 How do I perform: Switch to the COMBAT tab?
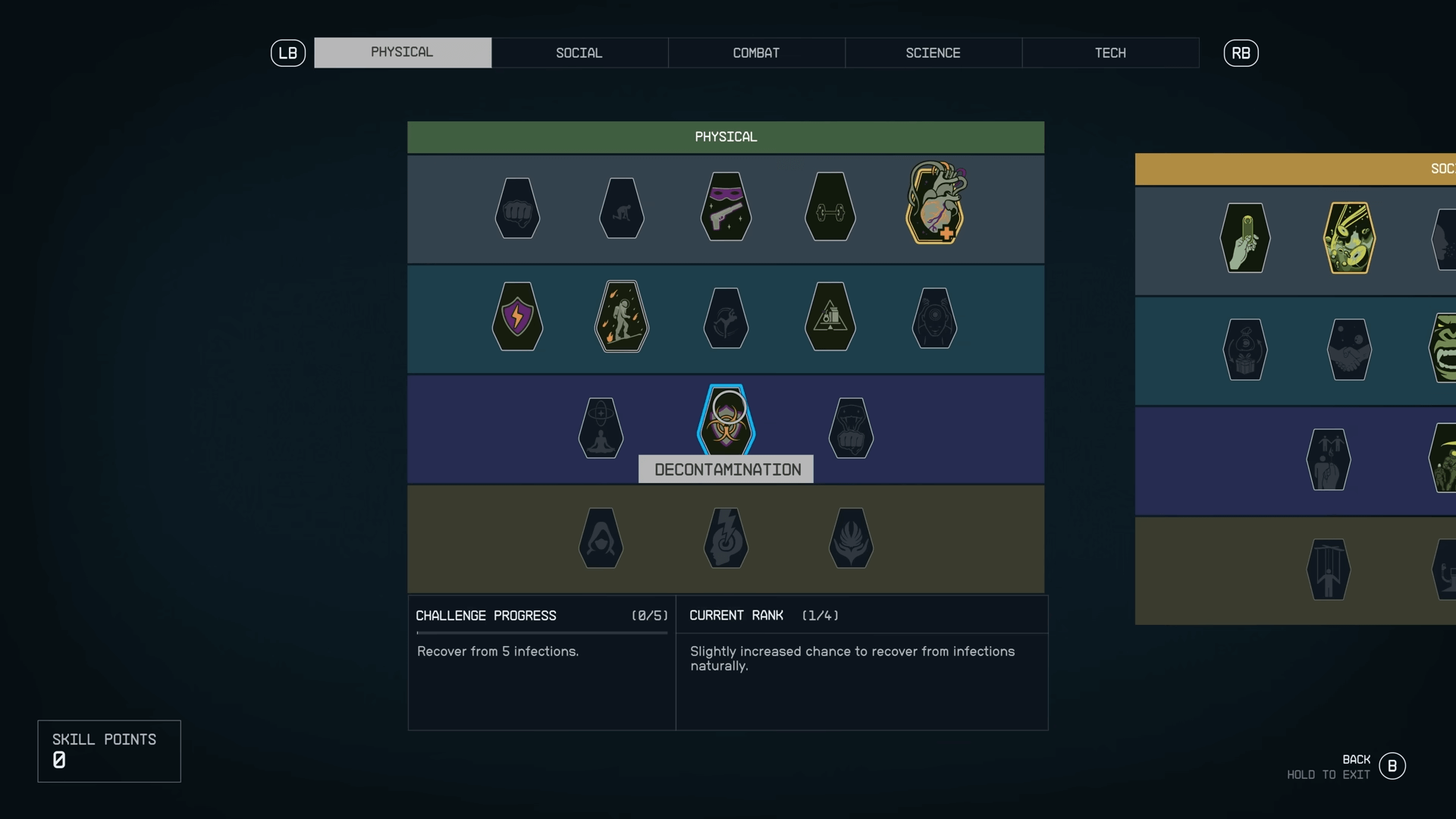point(756,52)
